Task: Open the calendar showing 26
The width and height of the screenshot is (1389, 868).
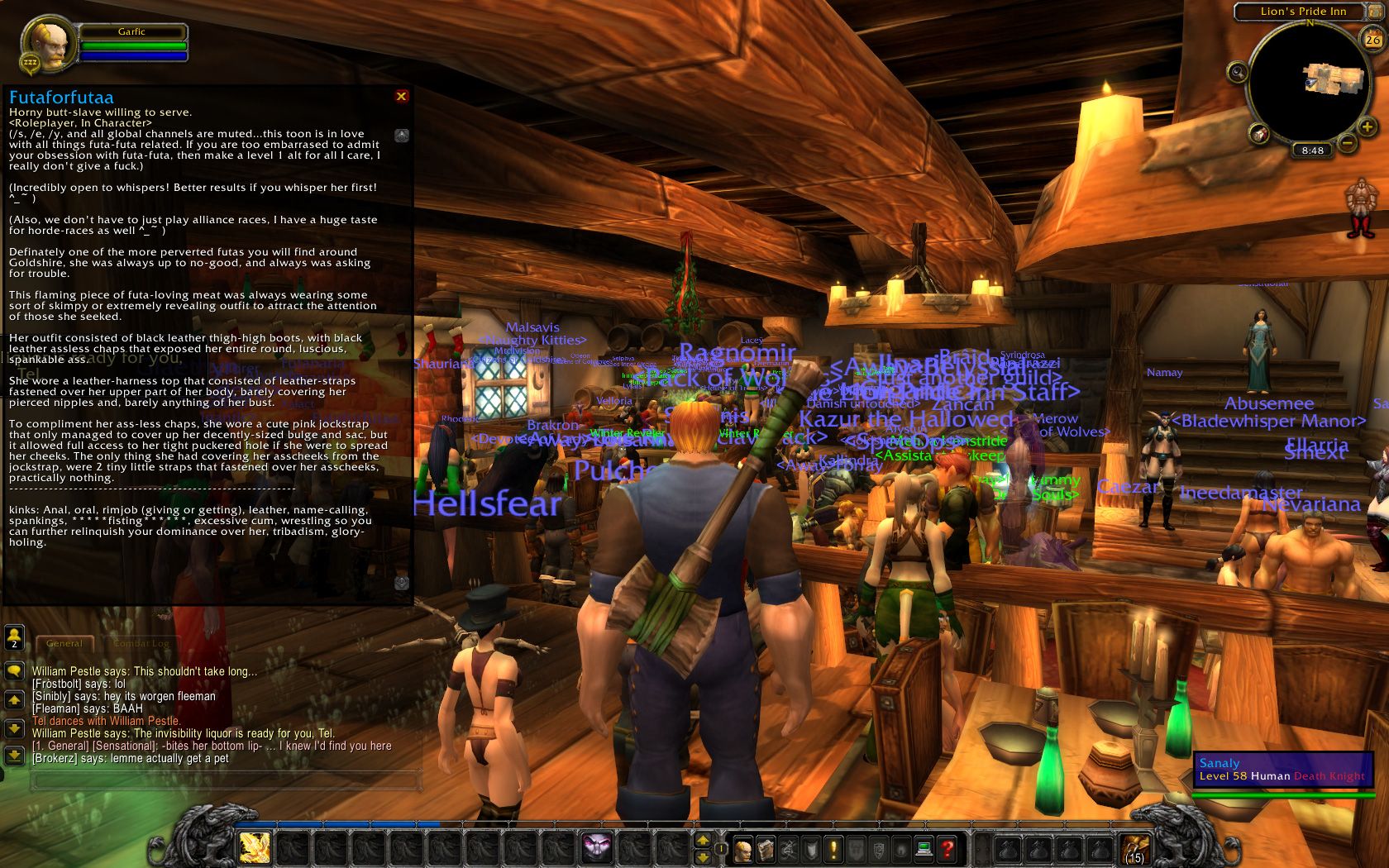Action: click(x=1372, y=39)
